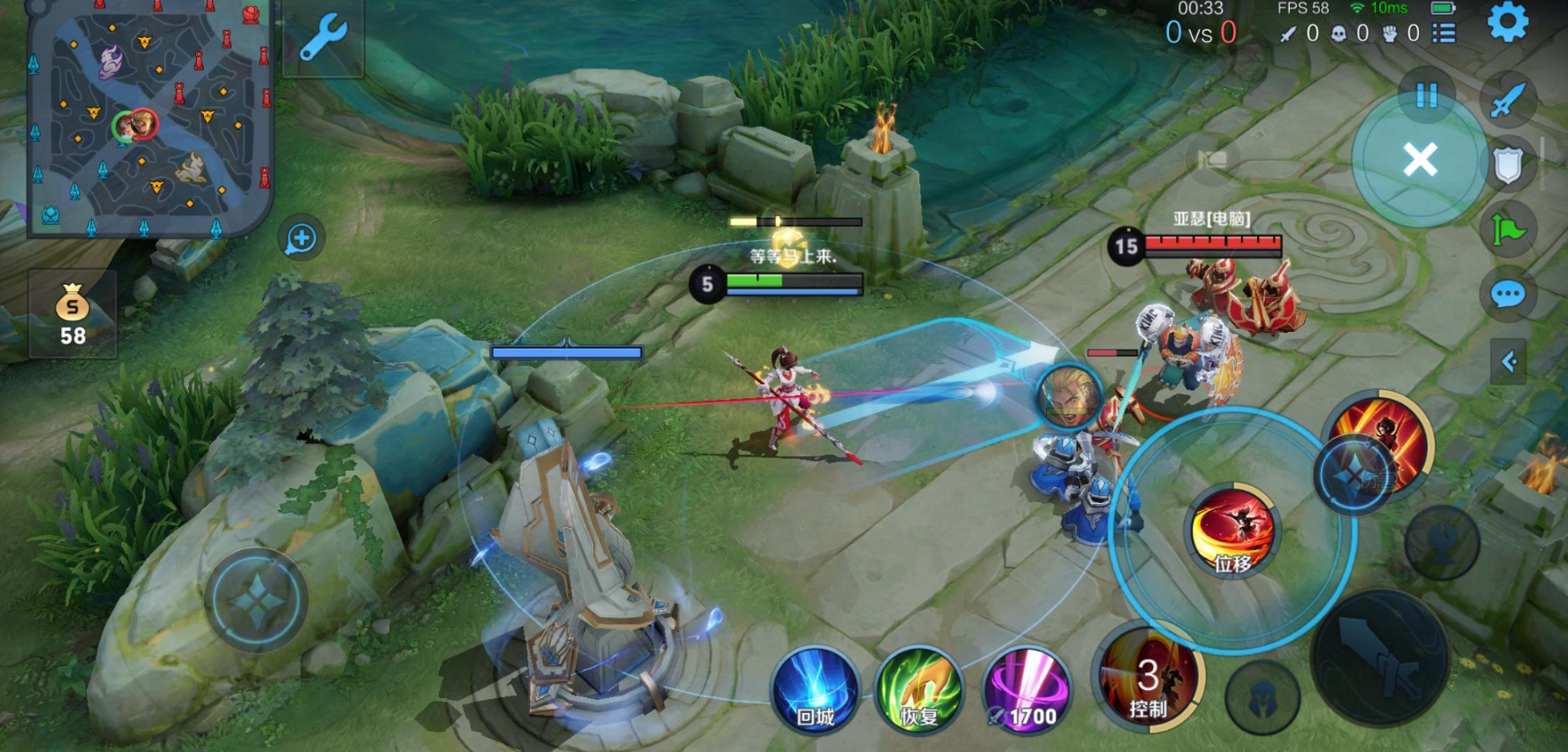The image size is (1568, 752).
Task: Click the minimap in the corner
Action: (148, 119)
